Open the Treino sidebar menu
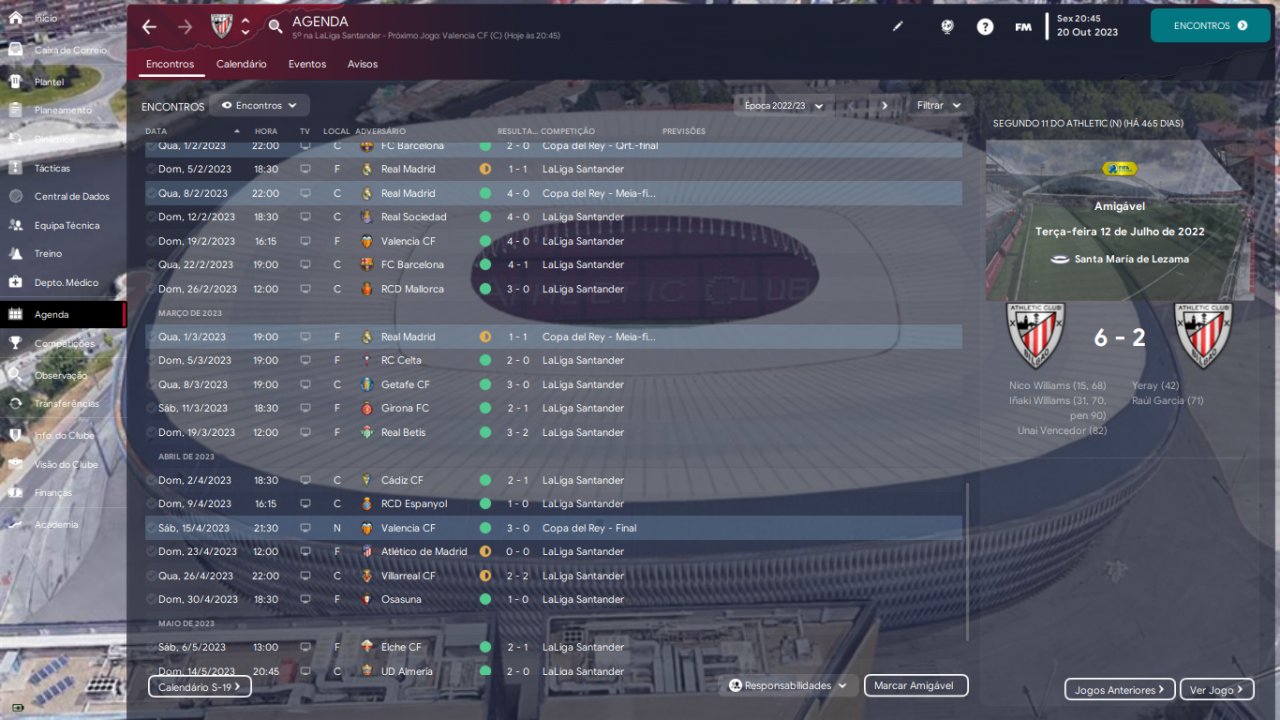 click(x=48, y=254)
